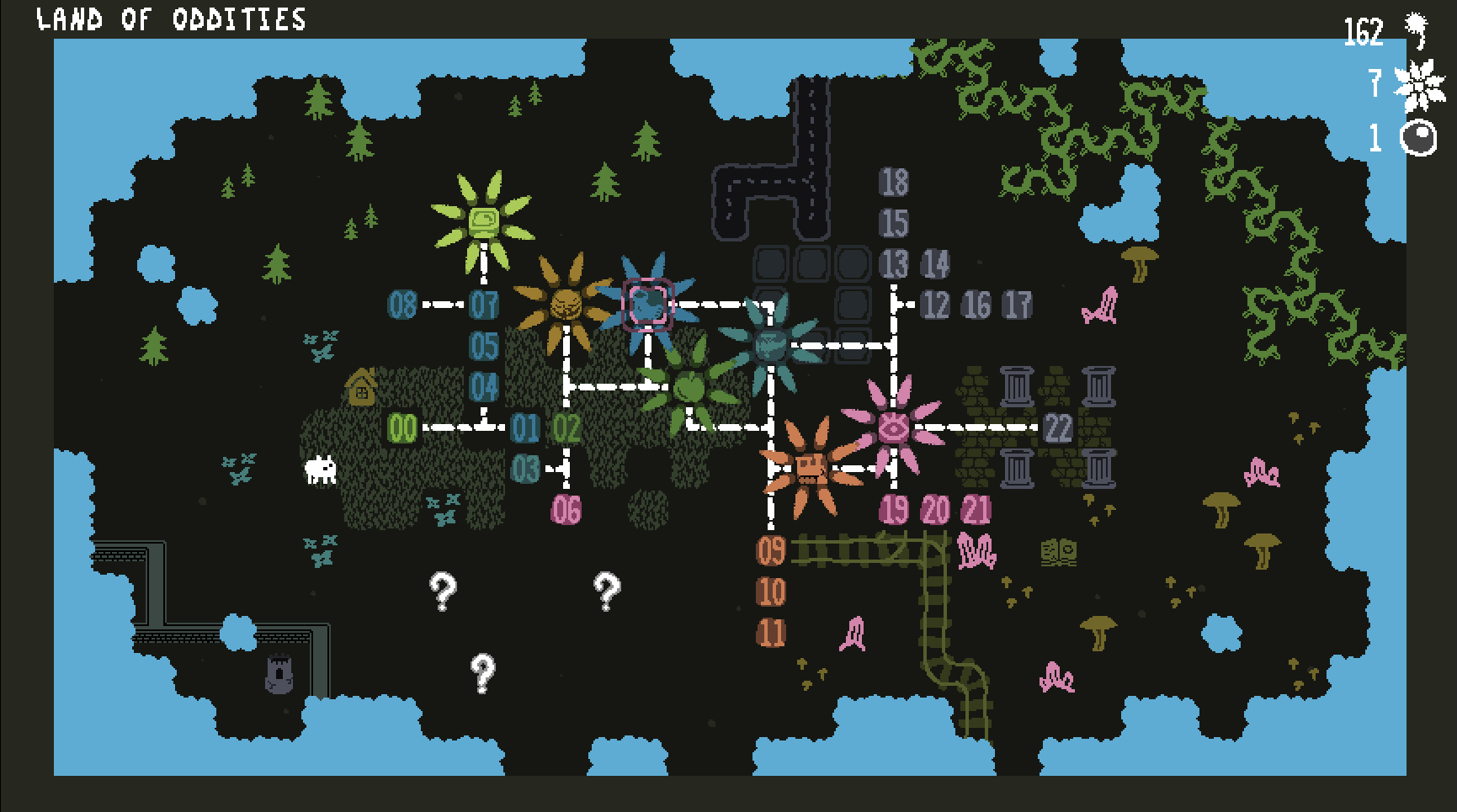Screen dimensions: 1457x812
Task: Select the orange robot flower boss
Action: [811, 469]
